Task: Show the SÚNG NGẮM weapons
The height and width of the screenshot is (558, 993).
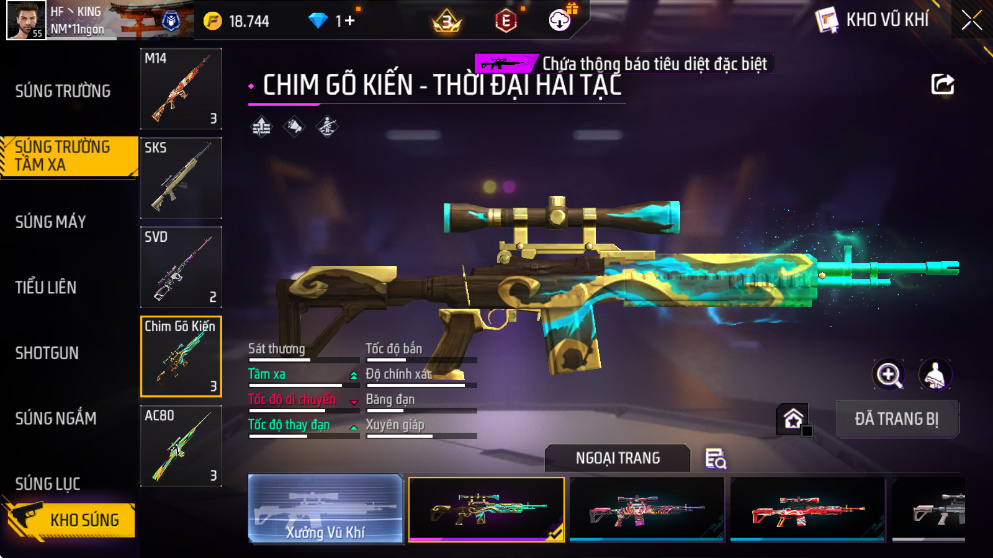Action: (x=56, y=419)
